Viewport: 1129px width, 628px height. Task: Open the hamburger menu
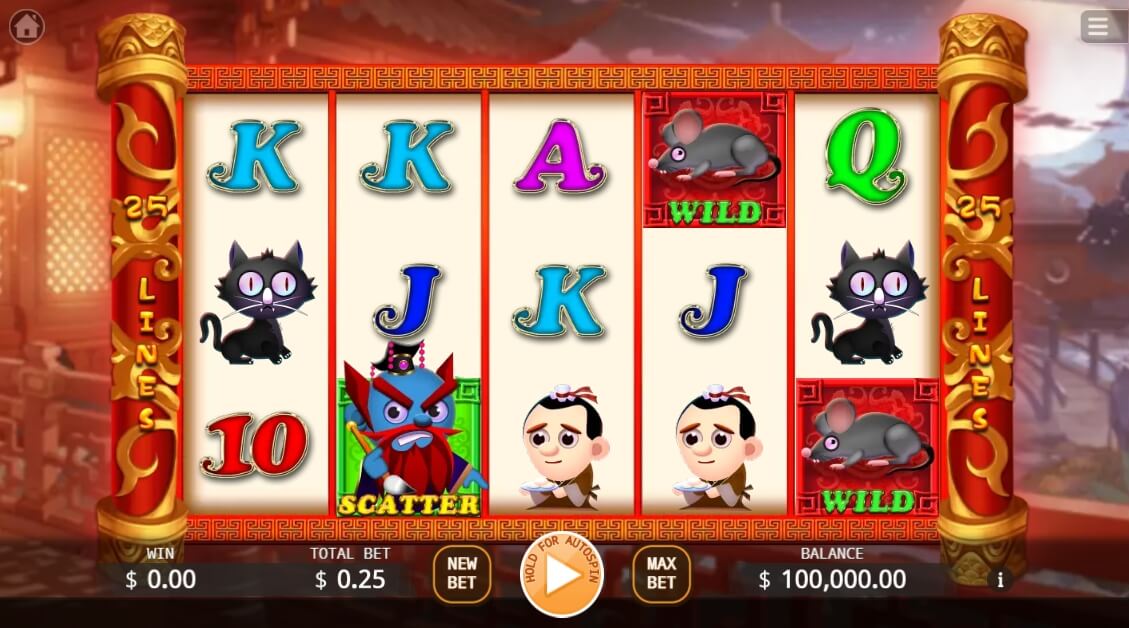[x=1098, y=26]
